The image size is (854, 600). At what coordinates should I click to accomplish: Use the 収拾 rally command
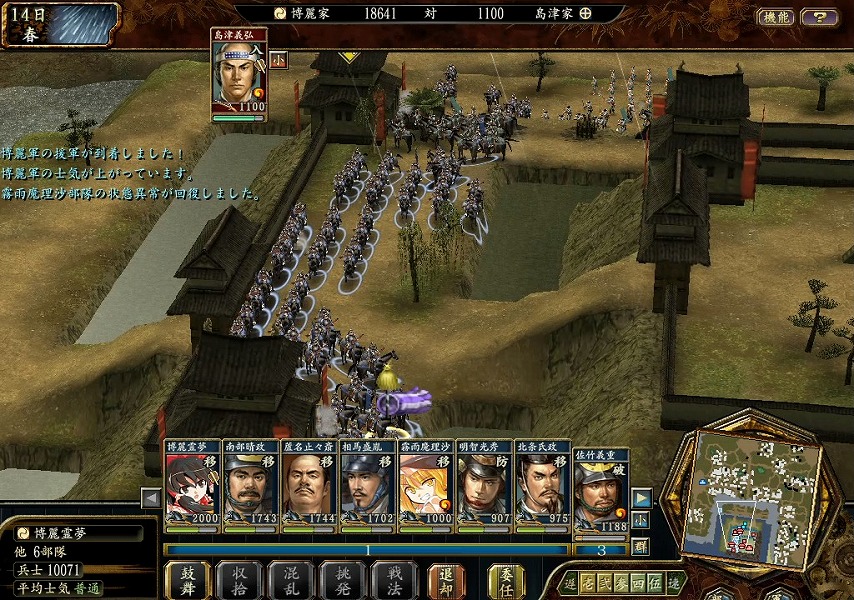[x=240, y=580]
